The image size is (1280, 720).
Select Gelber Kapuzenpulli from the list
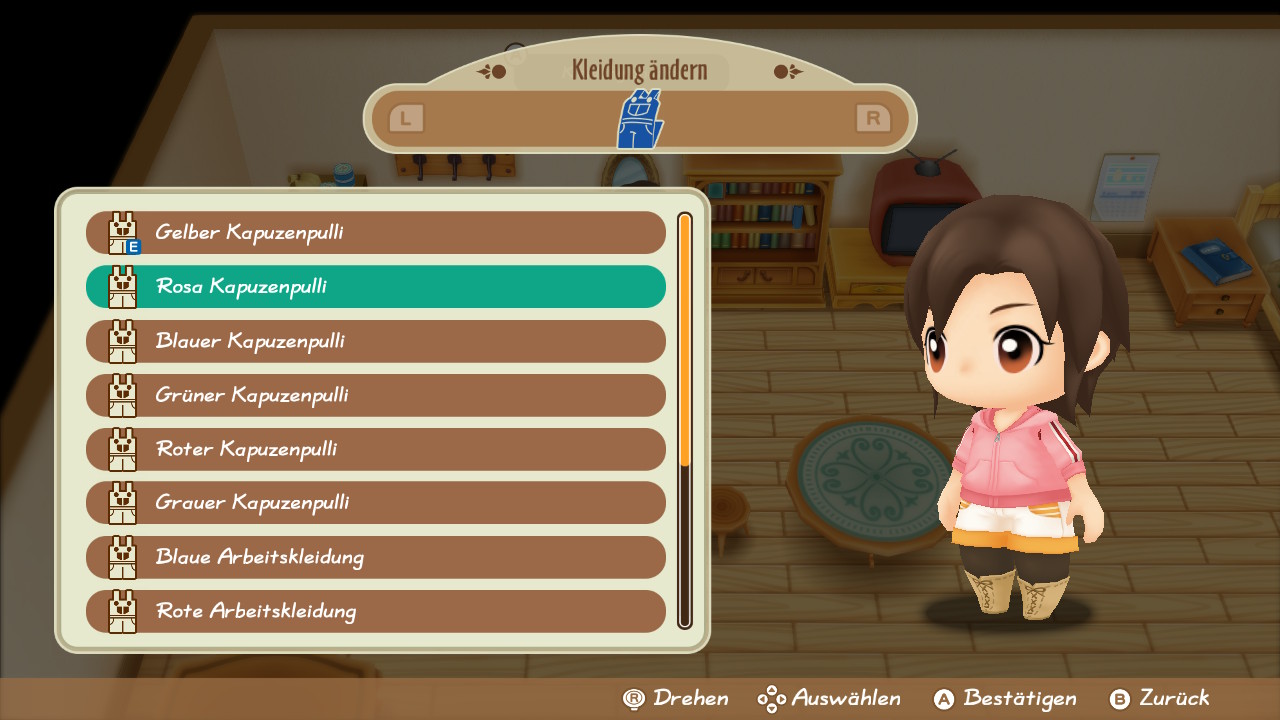click(x=375, y=233)
